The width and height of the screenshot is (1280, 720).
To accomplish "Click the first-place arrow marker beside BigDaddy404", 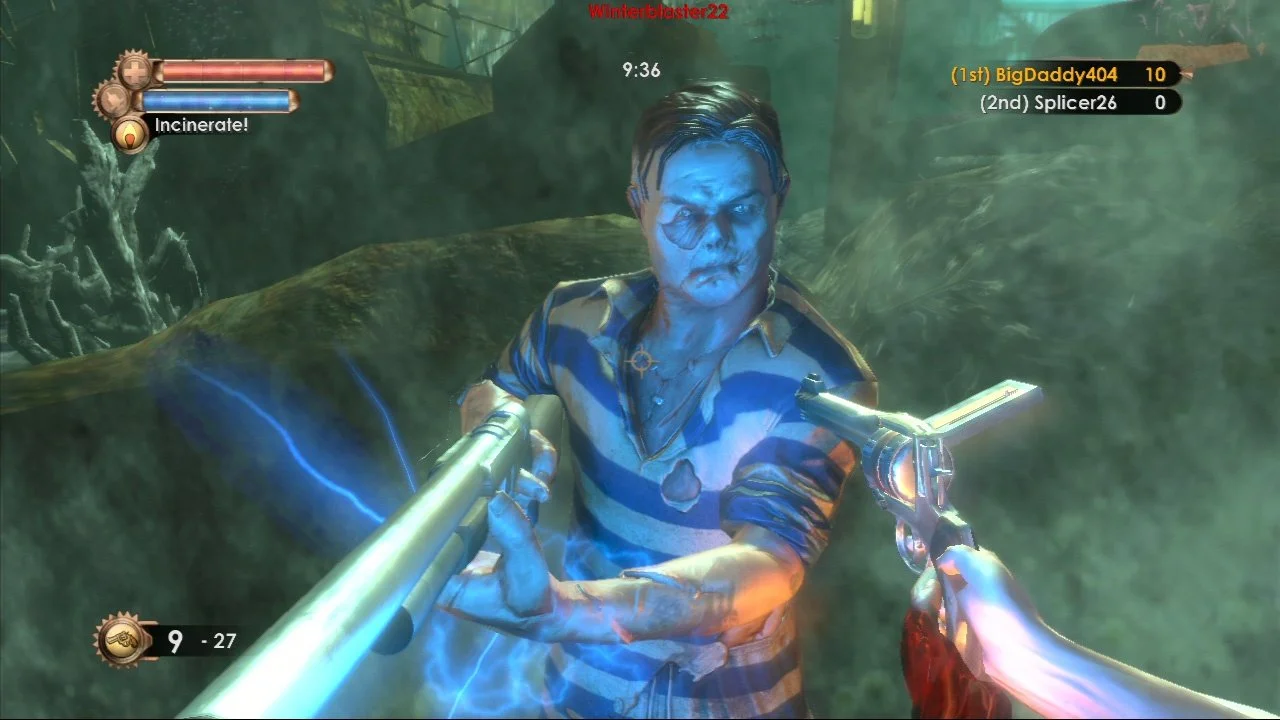I will [1186, 71].
